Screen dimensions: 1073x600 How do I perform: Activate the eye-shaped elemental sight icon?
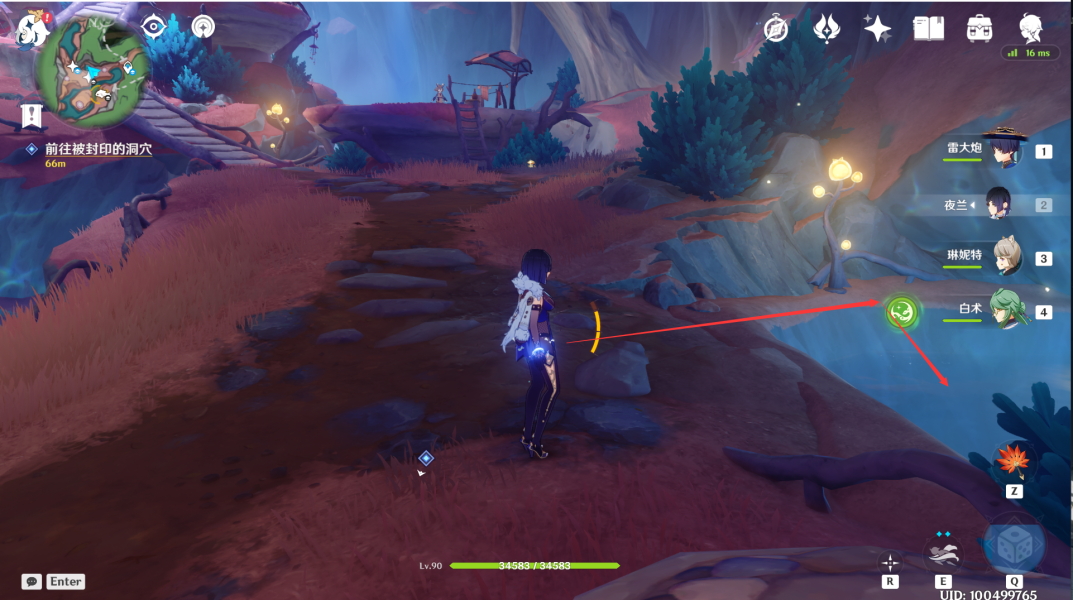point(153,26)
